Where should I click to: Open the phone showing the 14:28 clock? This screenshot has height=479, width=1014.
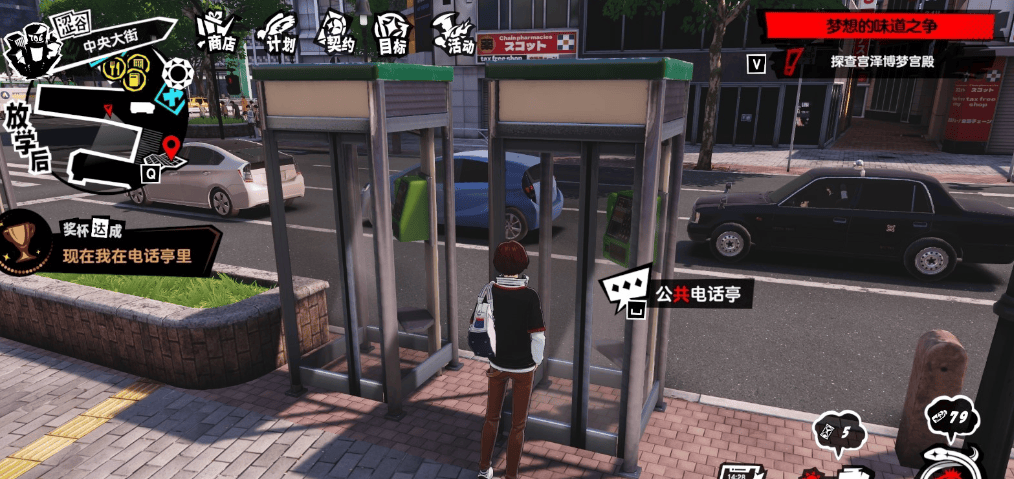737,470
